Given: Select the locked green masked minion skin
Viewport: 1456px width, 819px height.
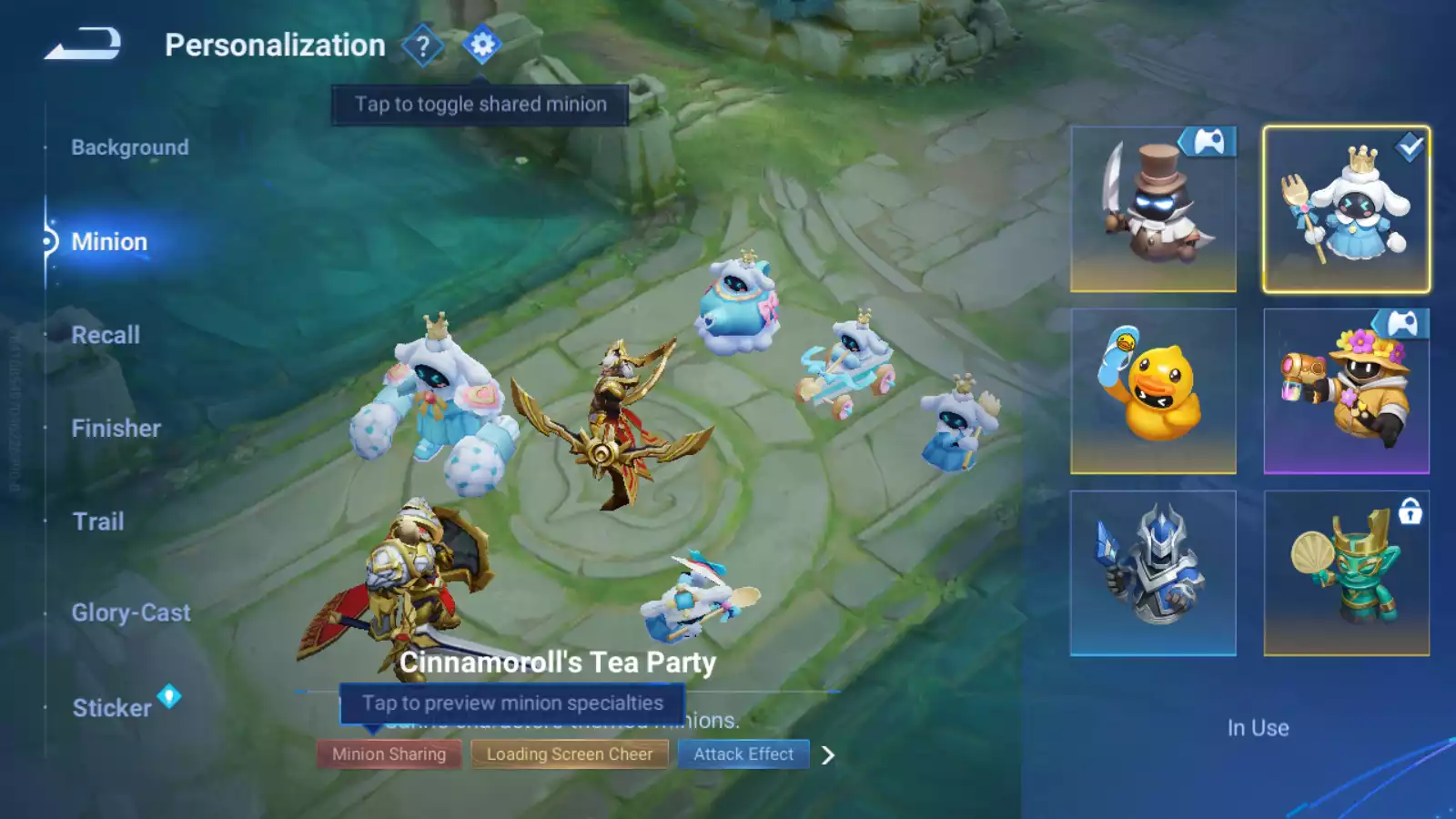Looking at the screenshot, I should 1346,573.
